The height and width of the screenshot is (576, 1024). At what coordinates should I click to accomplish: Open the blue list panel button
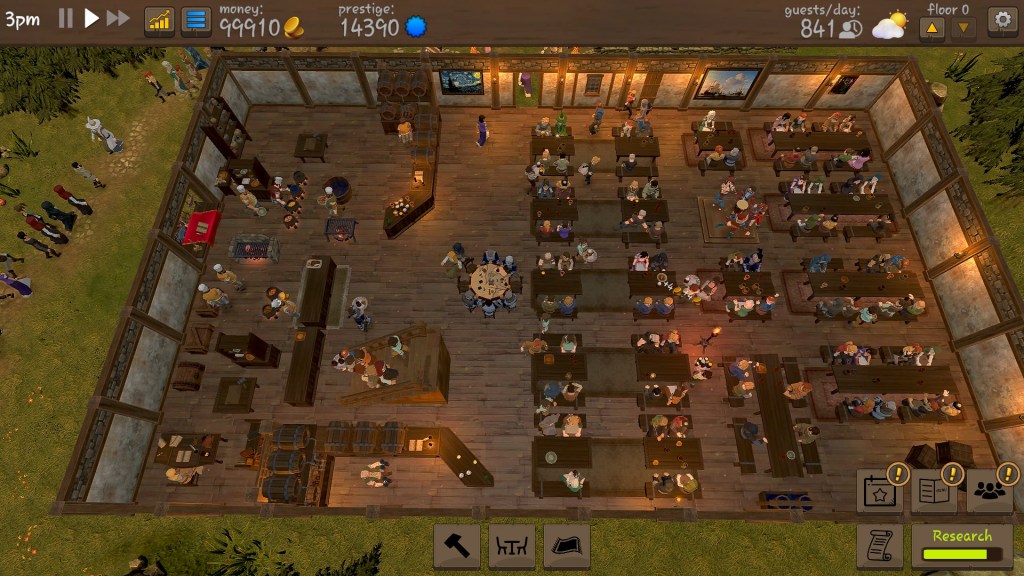point(195,21)
